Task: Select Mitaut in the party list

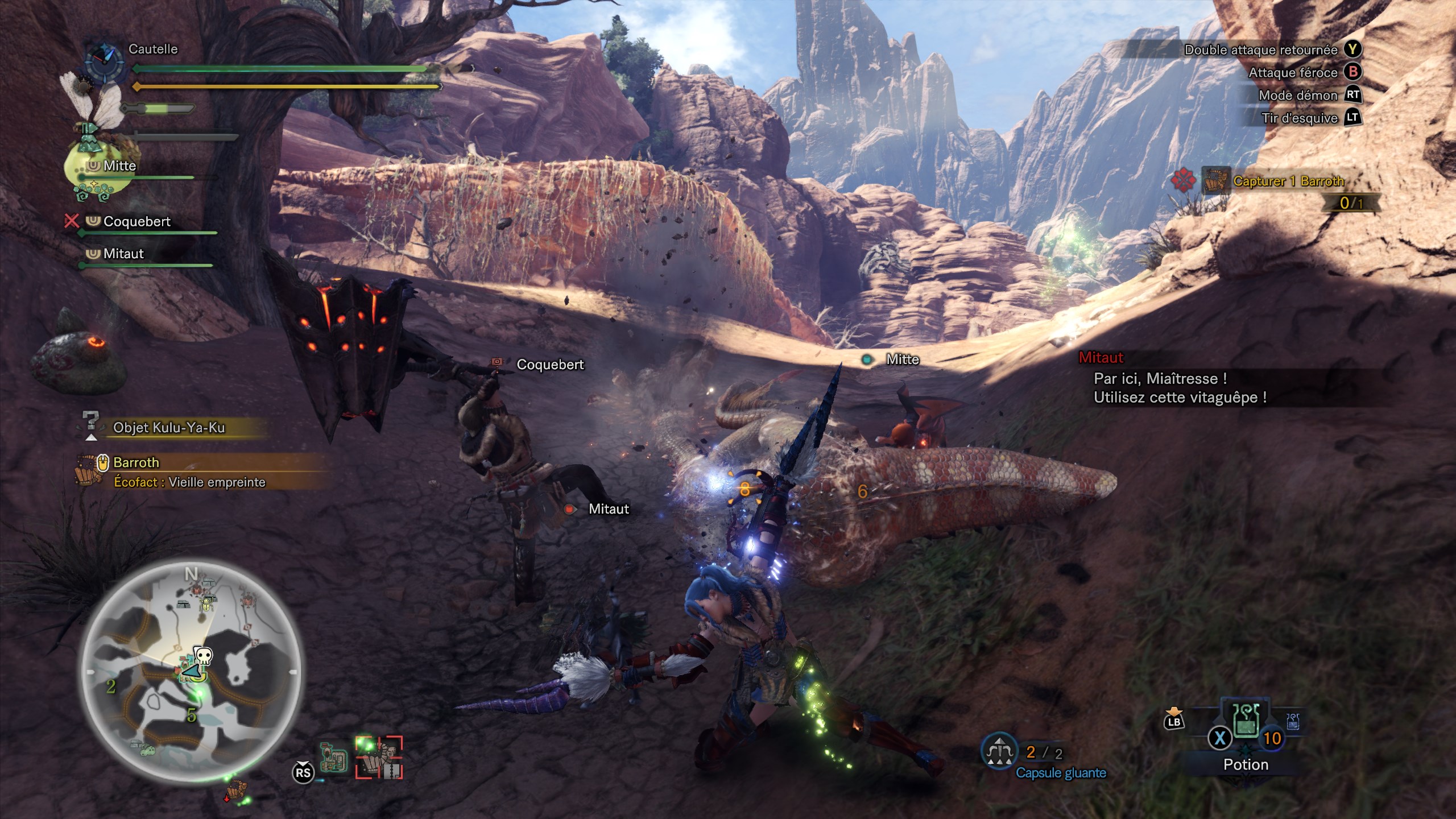Action: (x=123, y=254)
